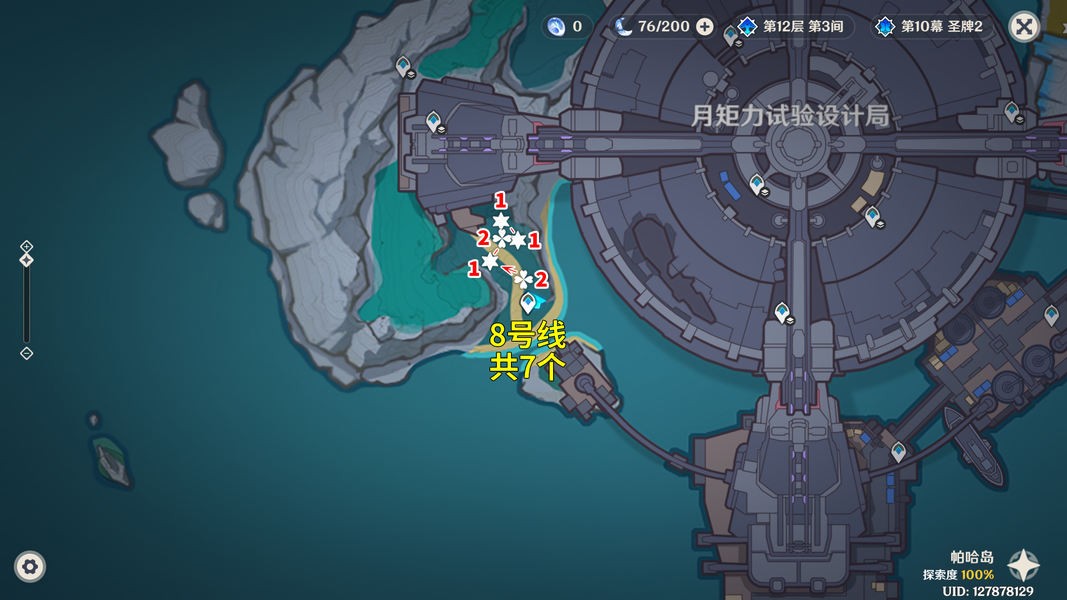1067x600 pixels.
Task: Close the map screen
Action: point(1023,27)
